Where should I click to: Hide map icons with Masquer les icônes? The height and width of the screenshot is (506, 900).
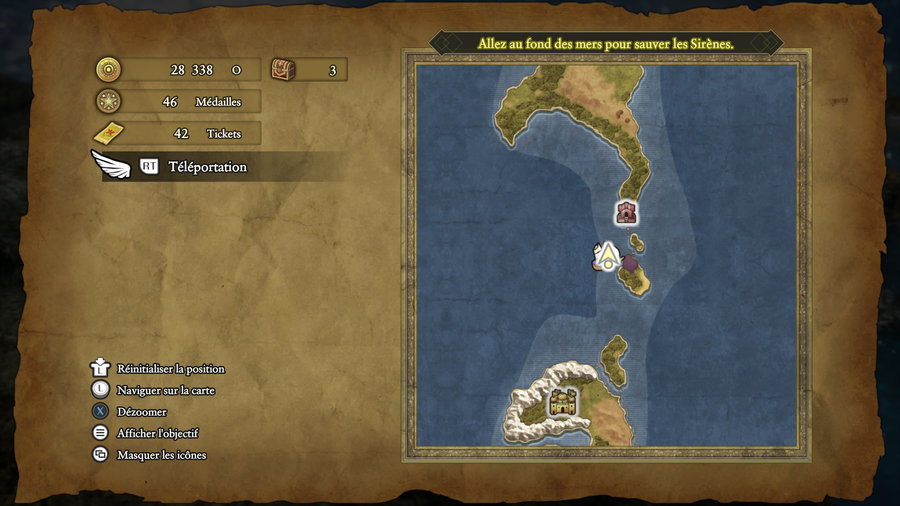[161, 455]
